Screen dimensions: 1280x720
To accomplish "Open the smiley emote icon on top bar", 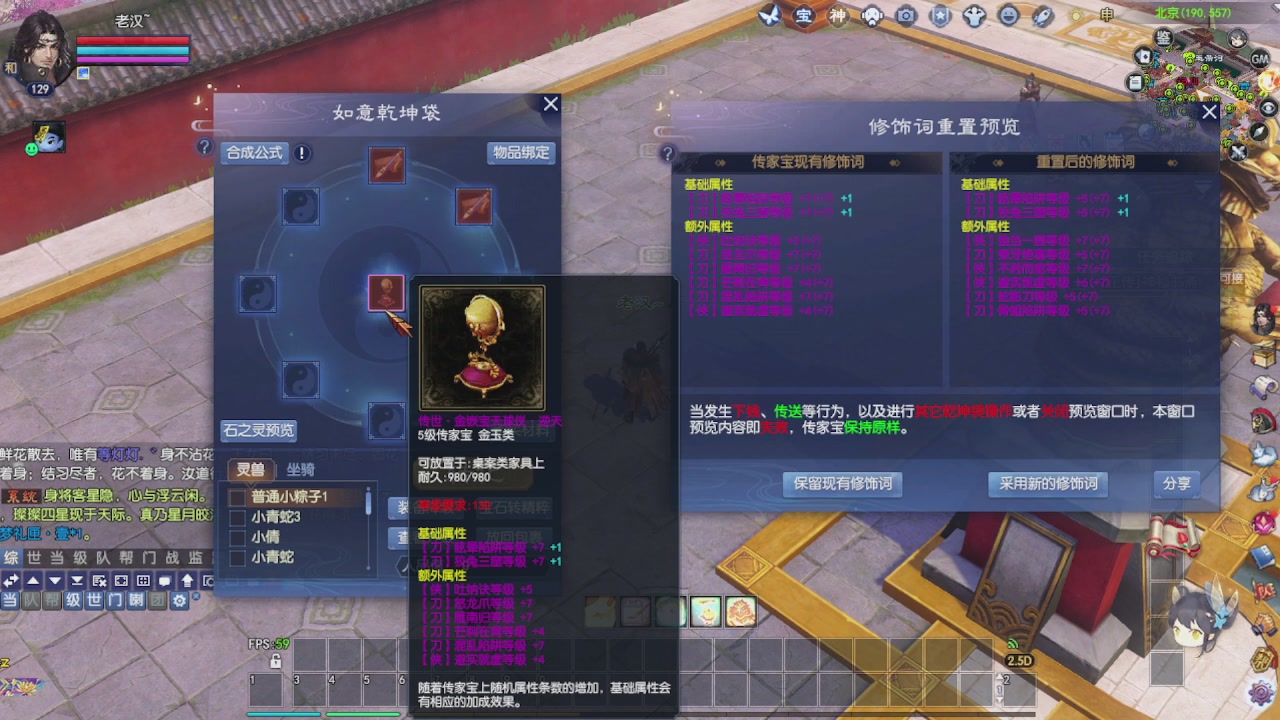I will point(1007,16).
